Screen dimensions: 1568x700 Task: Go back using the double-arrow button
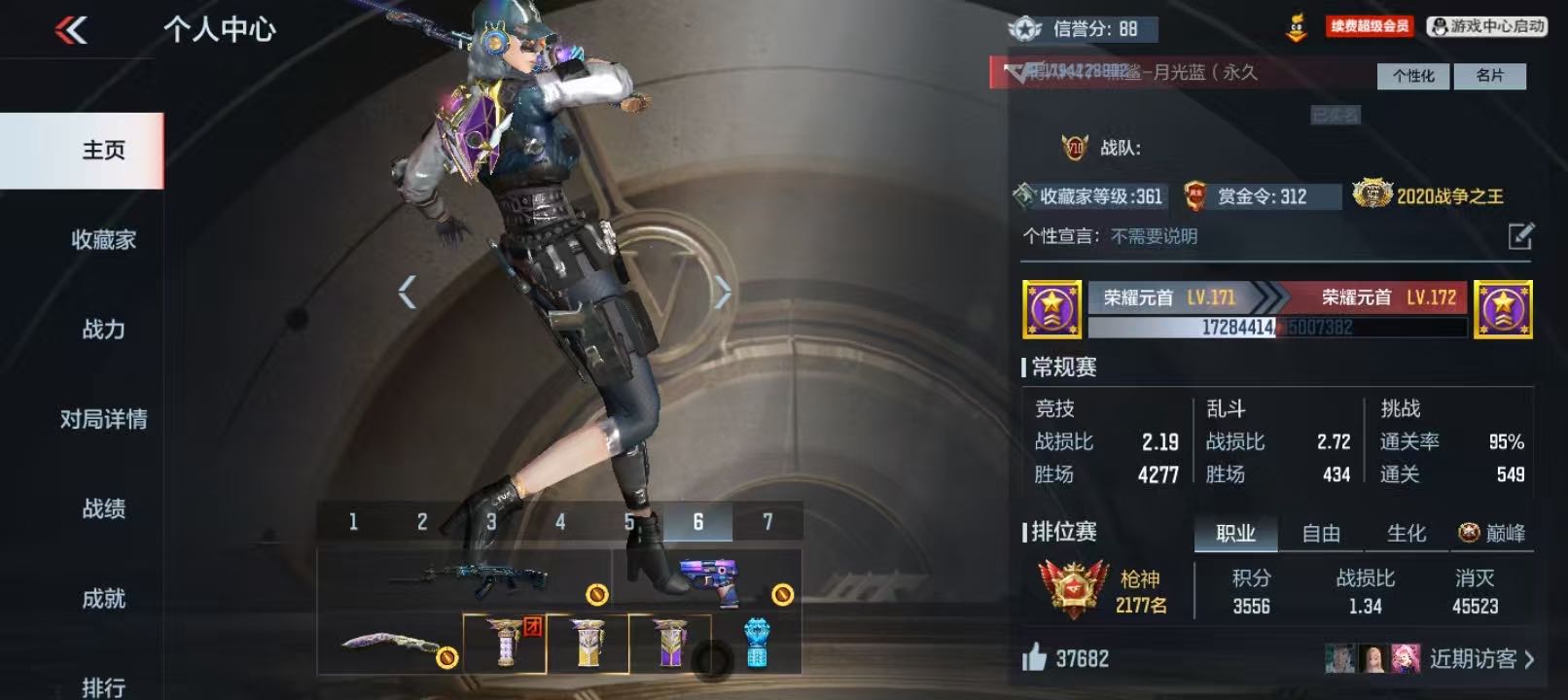tap(71, 31)
